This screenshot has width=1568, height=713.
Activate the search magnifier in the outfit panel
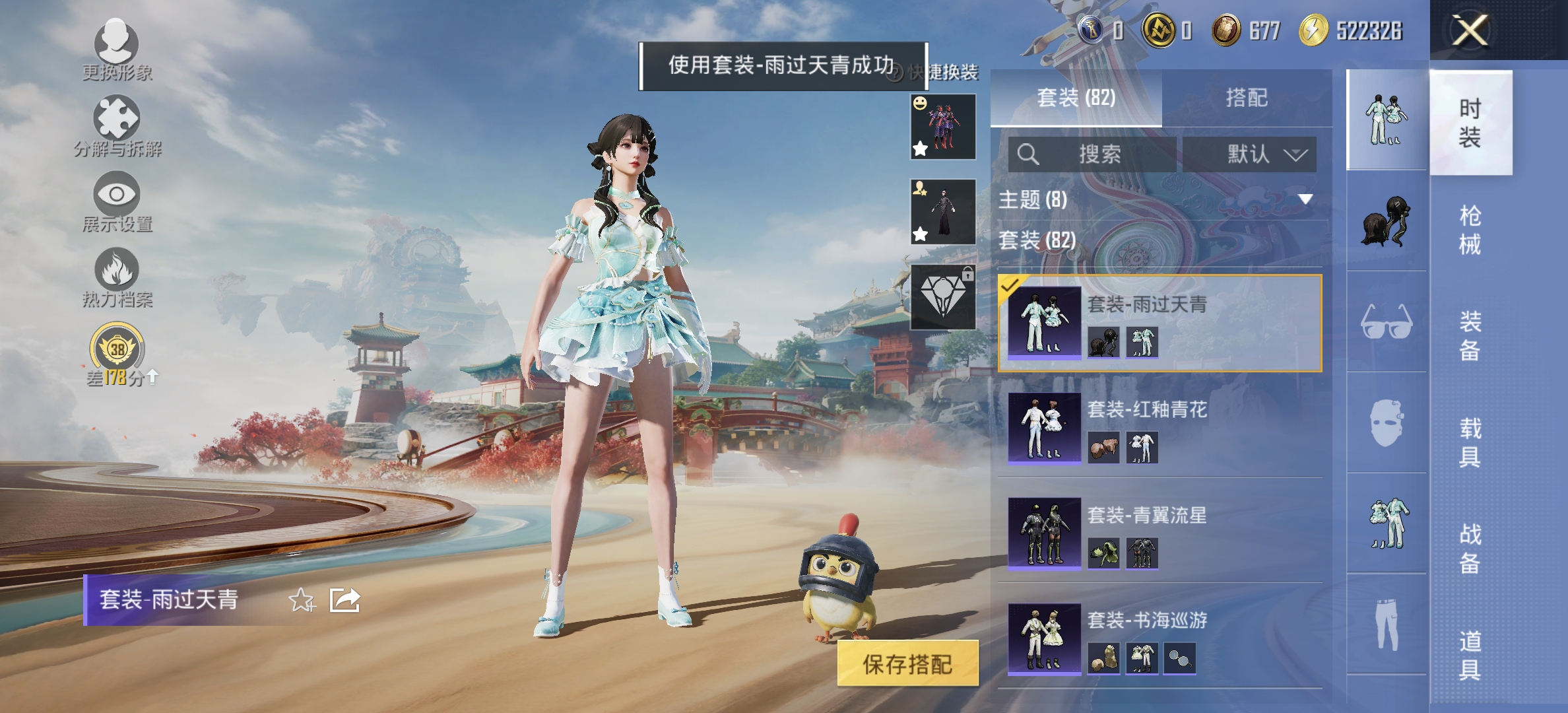pyautogui.click(x=1028, y=155)
